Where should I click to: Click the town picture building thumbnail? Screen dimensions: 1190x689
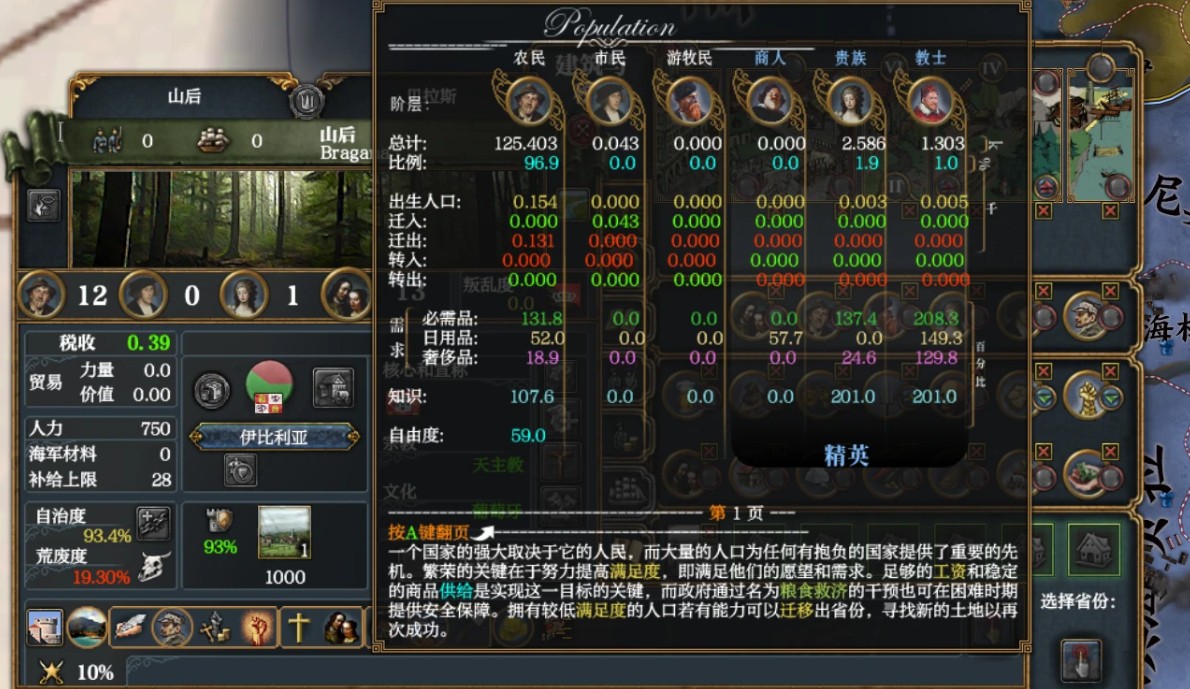pos(284,533)
